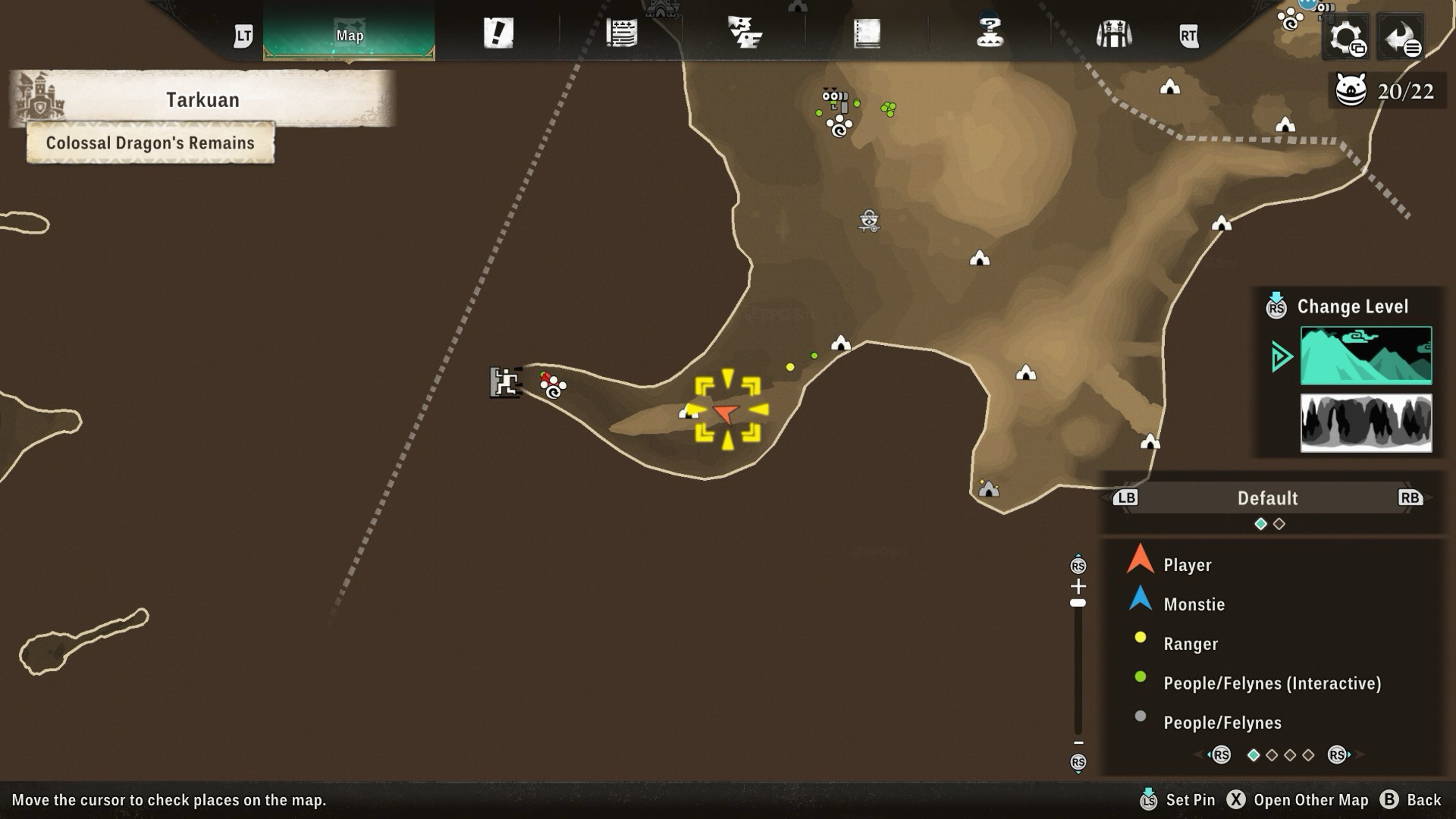Select the Ranger legend entry
This screenshot has height=819, width=1456.
click(1191, 644)
